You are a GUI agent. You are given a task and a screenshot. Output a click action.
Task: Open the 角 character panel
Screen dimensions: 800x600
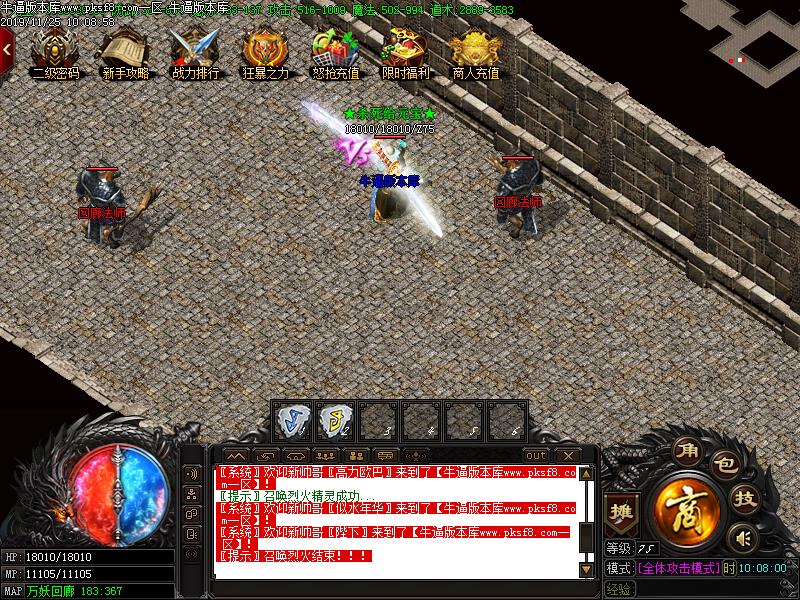[x=686, y=450]
